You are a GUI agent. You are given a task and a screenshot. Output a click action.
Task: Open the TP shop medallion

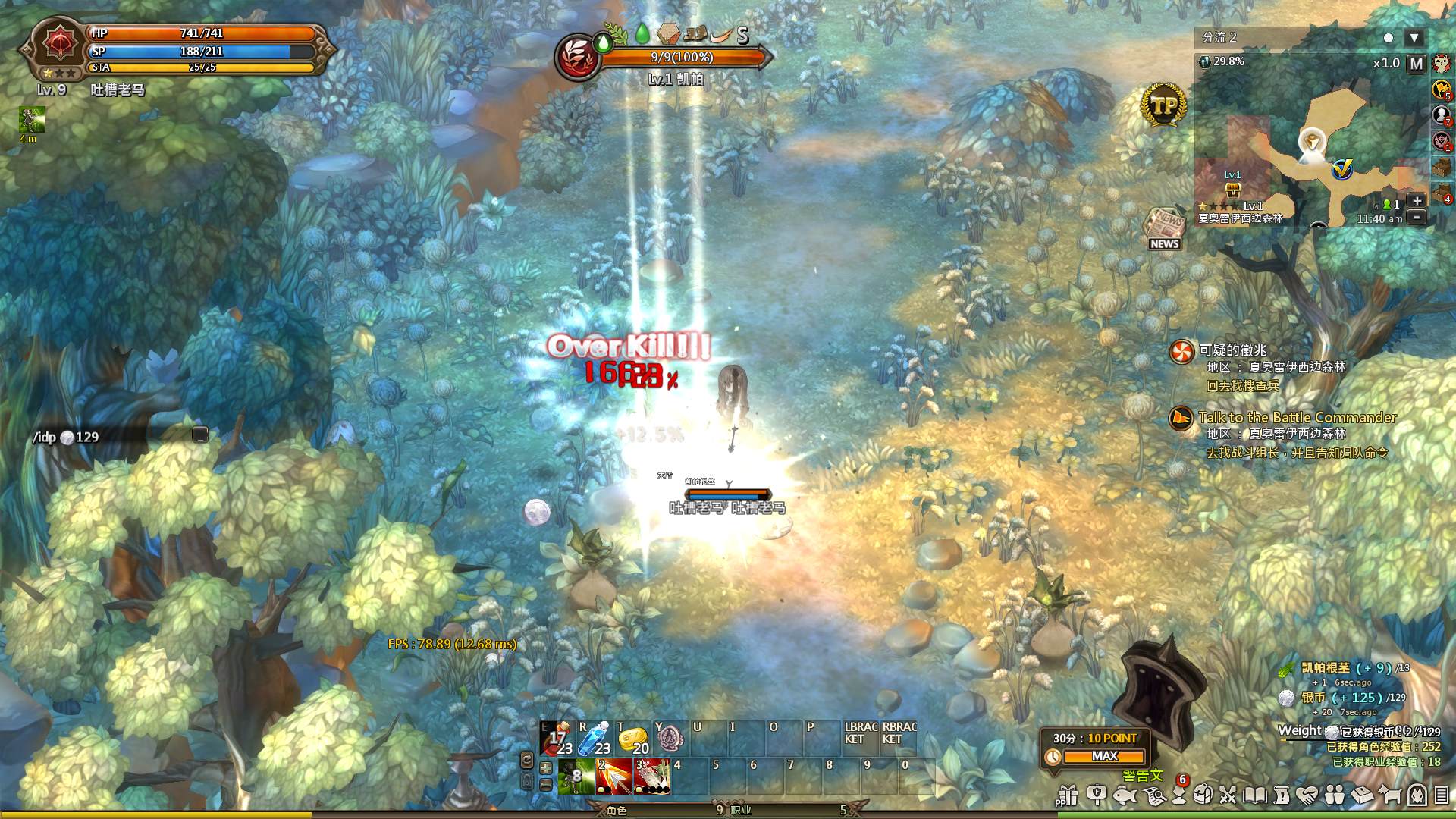tap(1163, 105)
